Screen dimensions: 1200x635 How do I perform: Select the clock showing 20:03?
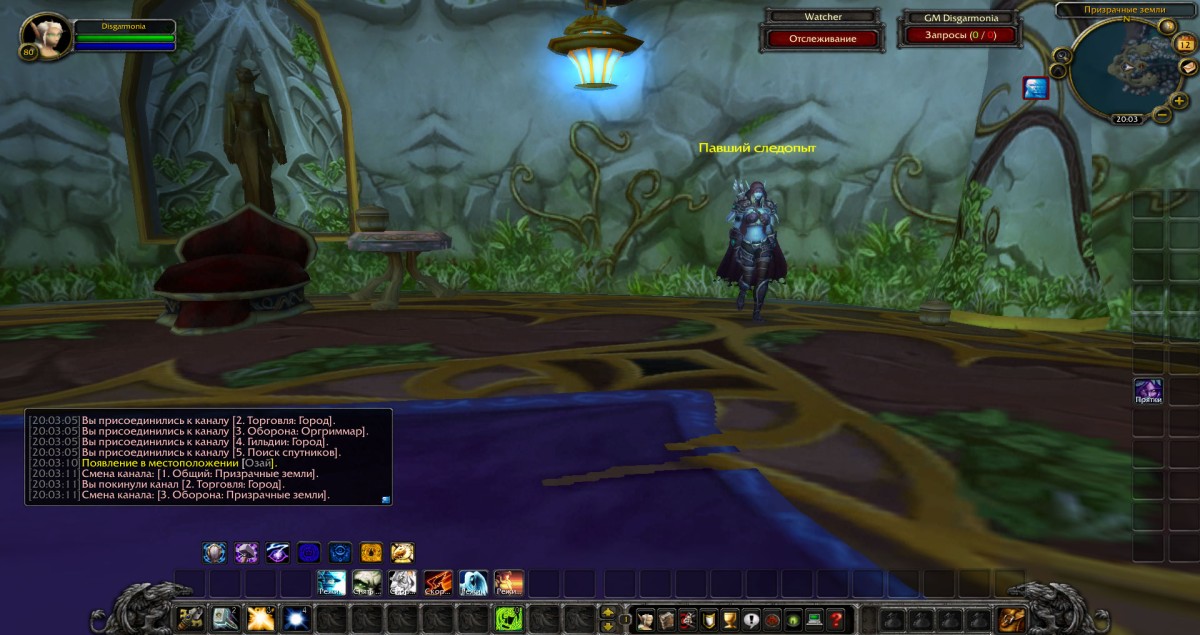click(1126, 119)
